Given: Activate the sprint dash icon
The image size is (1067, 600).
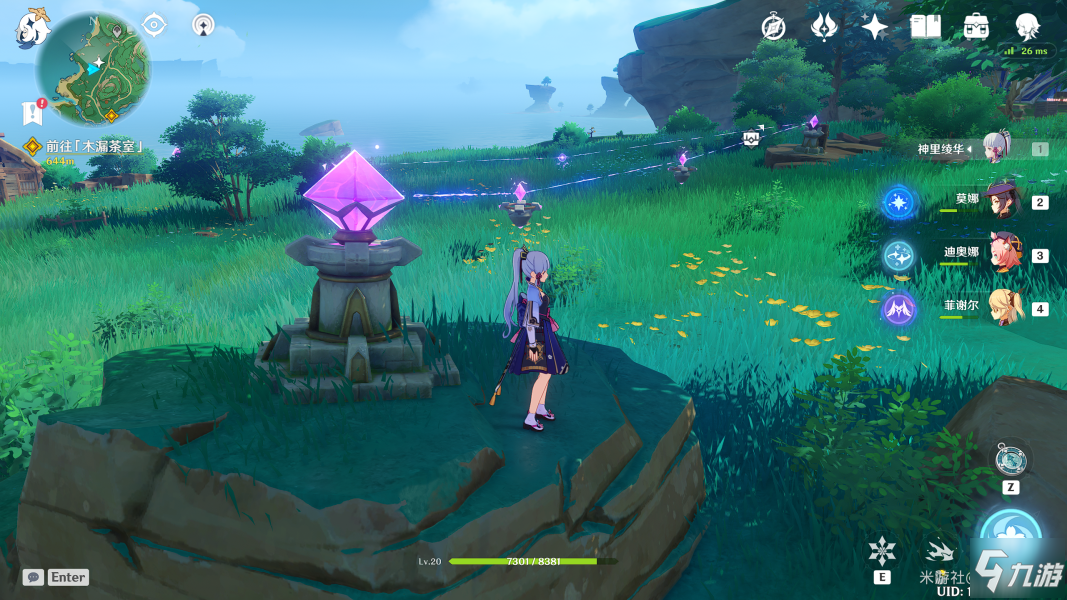Looking at the screenshot, I should 939,551.
